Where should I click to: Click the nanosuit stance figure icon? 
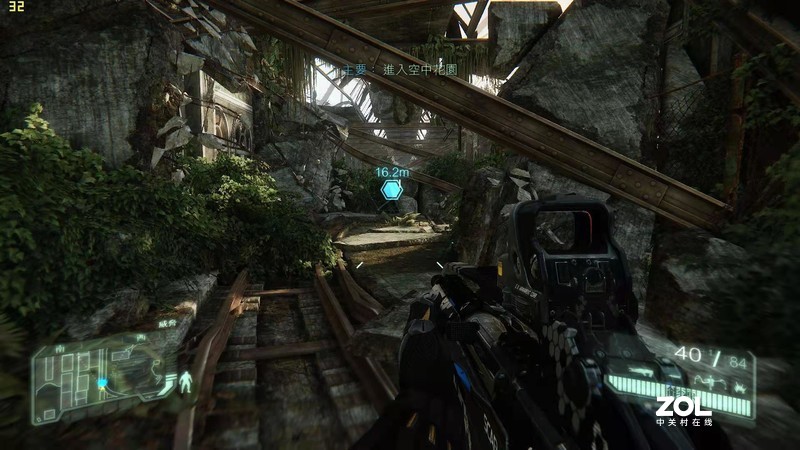coord(184,383)
